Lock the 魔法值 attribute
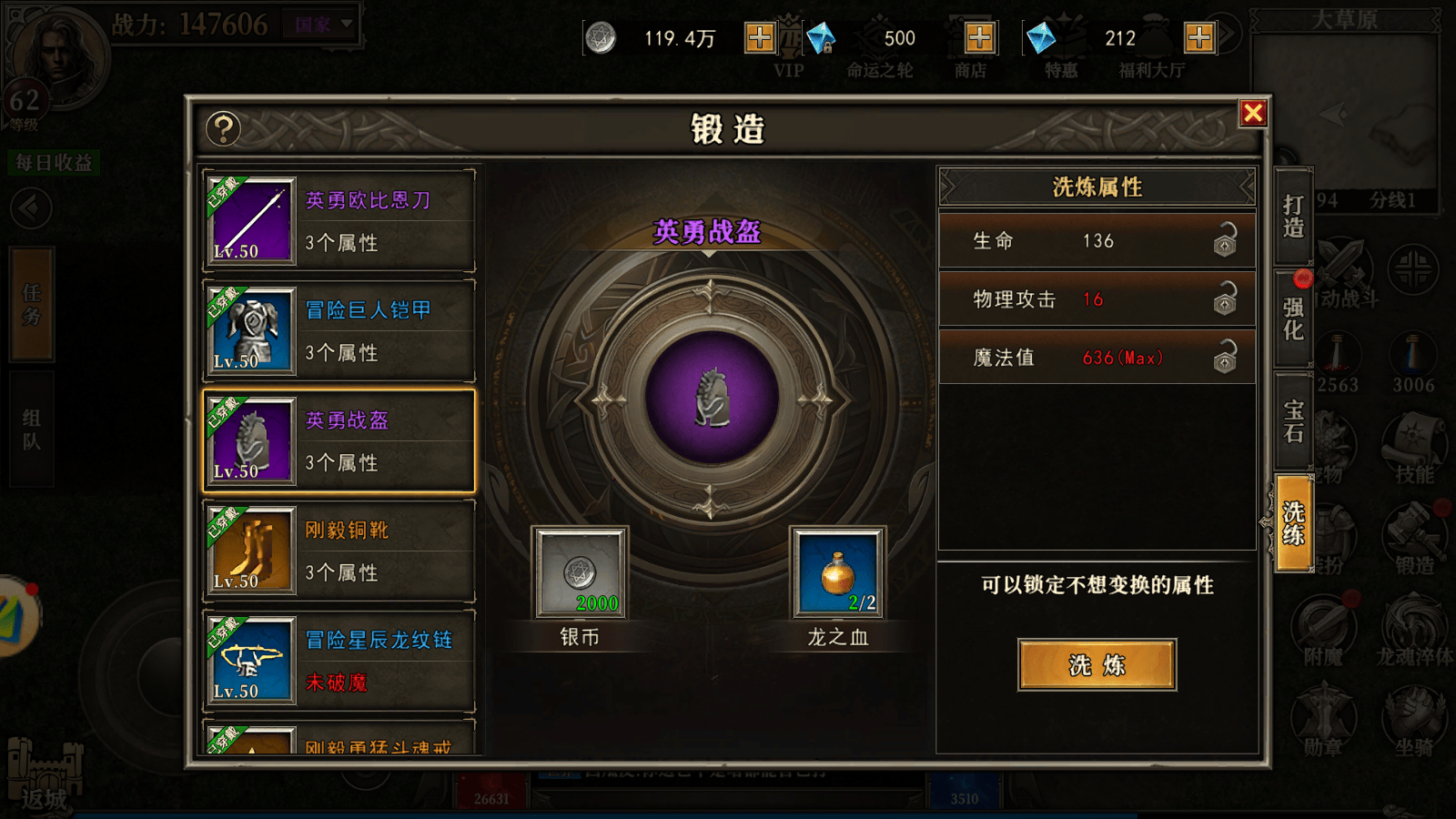 pyautogui.click(x=1227, y=358)
